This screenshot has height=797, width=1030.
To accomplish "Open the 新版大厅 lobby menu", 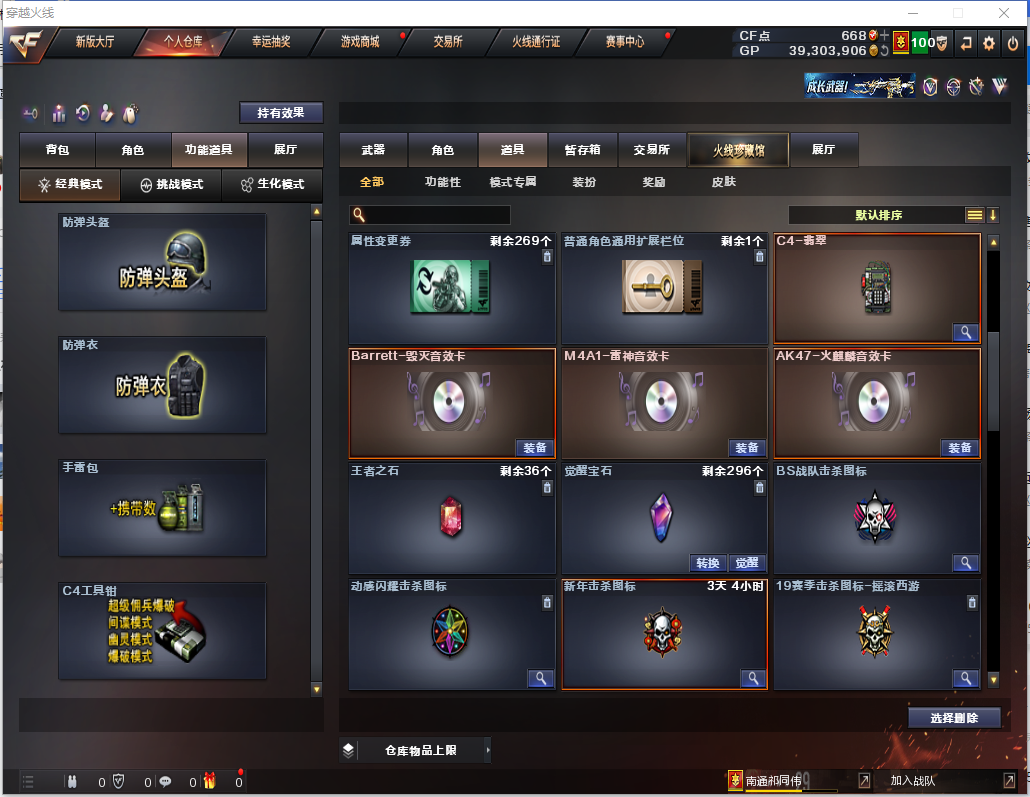I will 95,42.
